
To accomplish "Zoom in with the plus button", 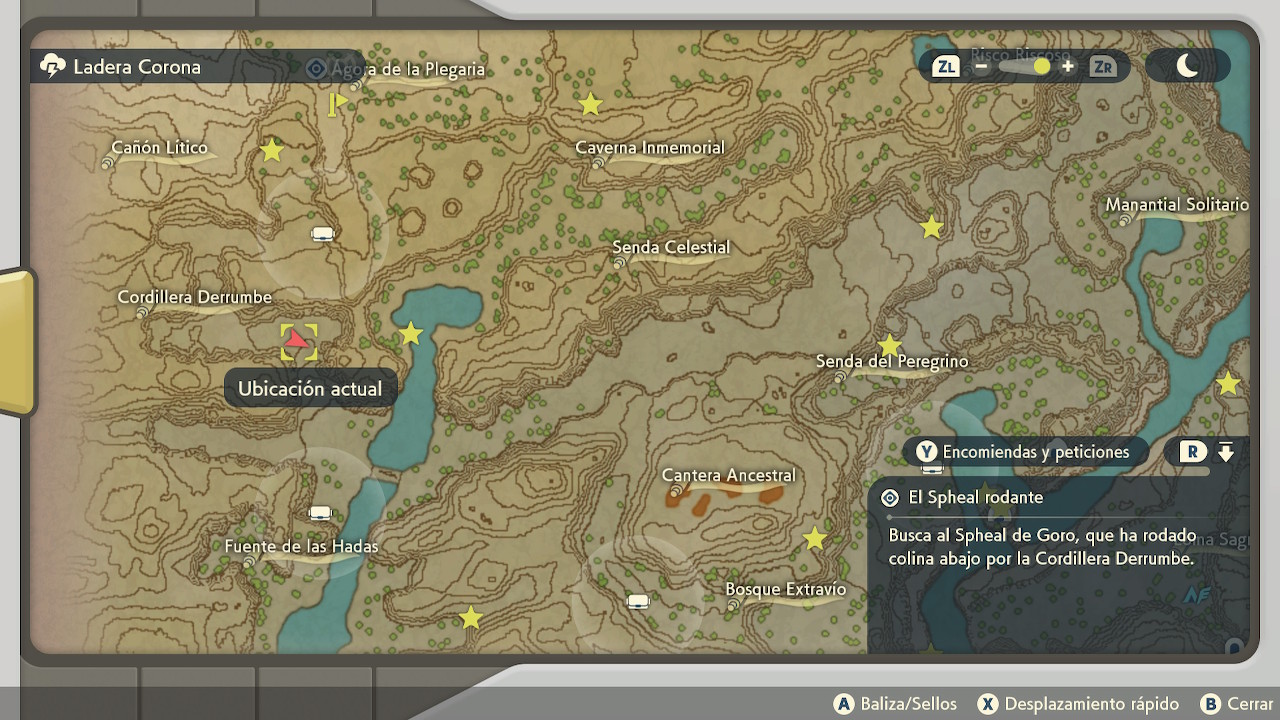I will (1068, 67).
